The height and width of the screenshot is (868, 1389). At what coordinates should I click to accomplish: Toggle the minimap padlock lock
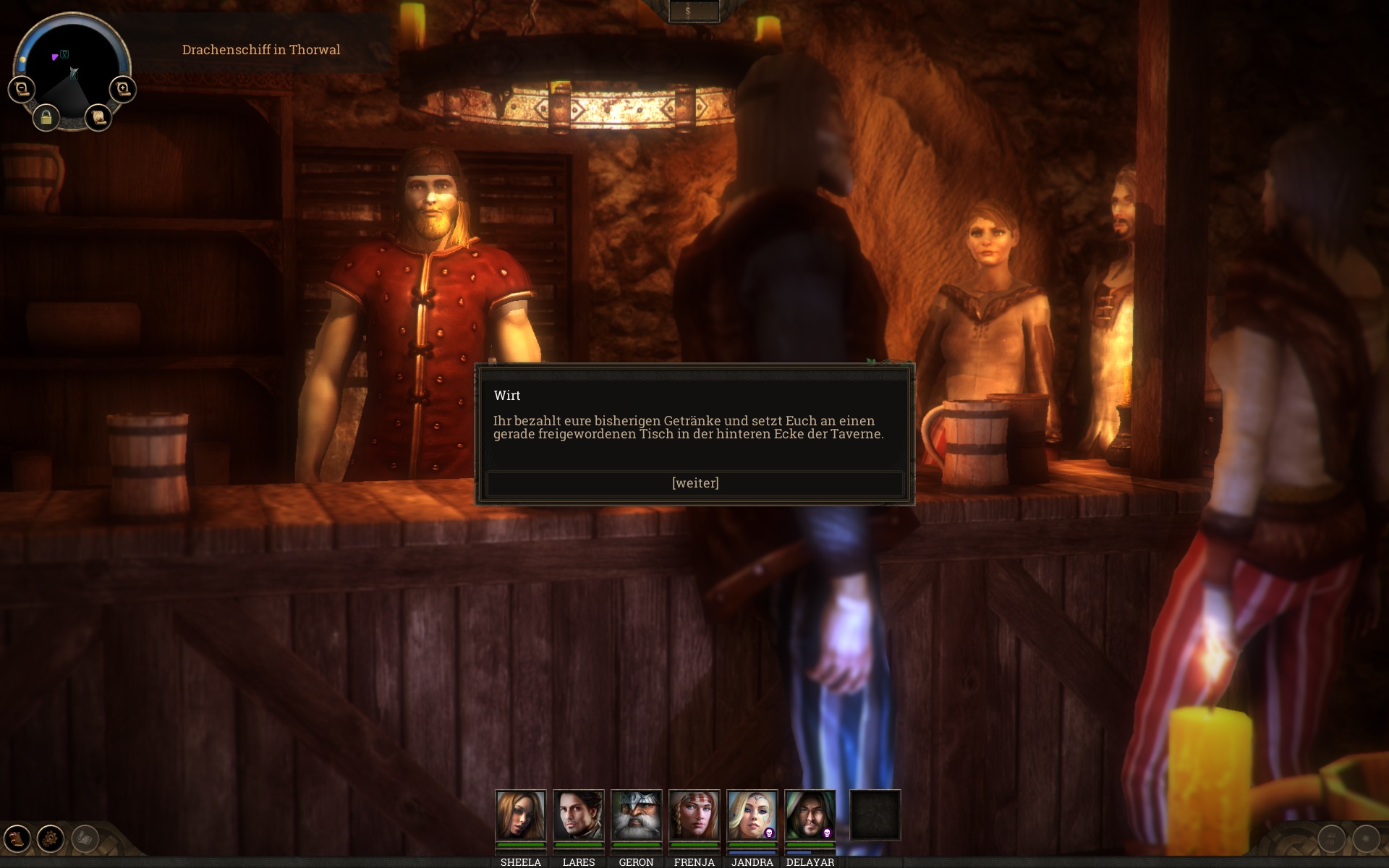pyautogui.click(x=46, y=117)
